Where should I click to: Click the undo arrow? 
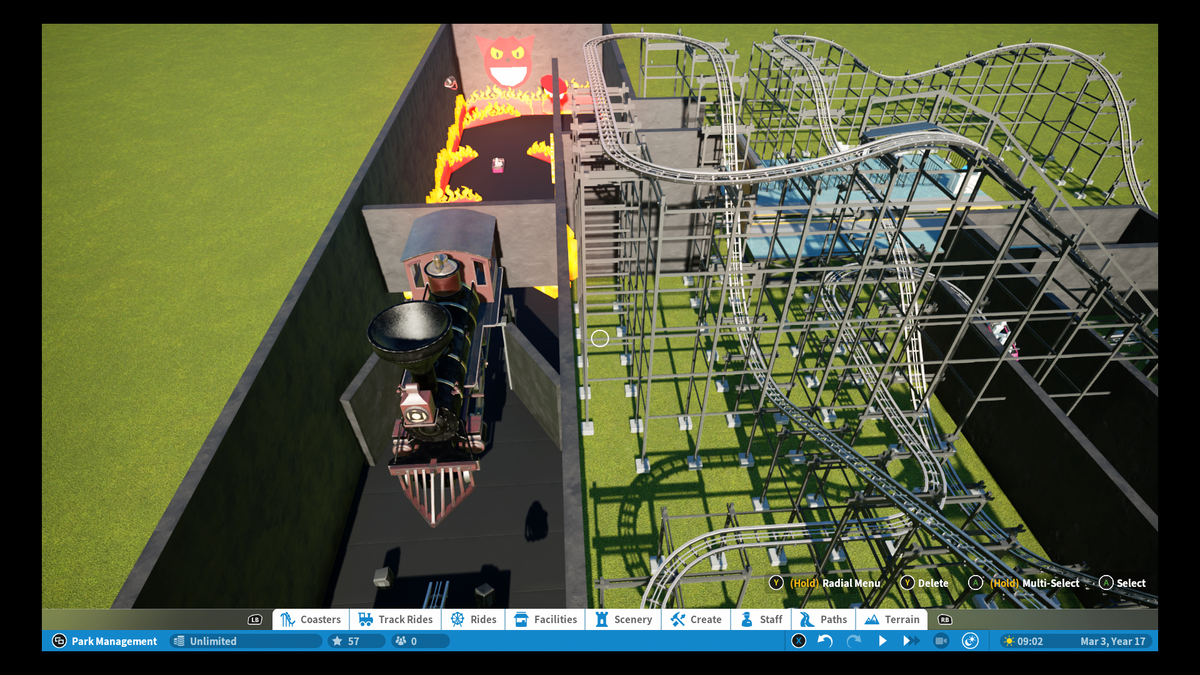(x=825, y=641)
